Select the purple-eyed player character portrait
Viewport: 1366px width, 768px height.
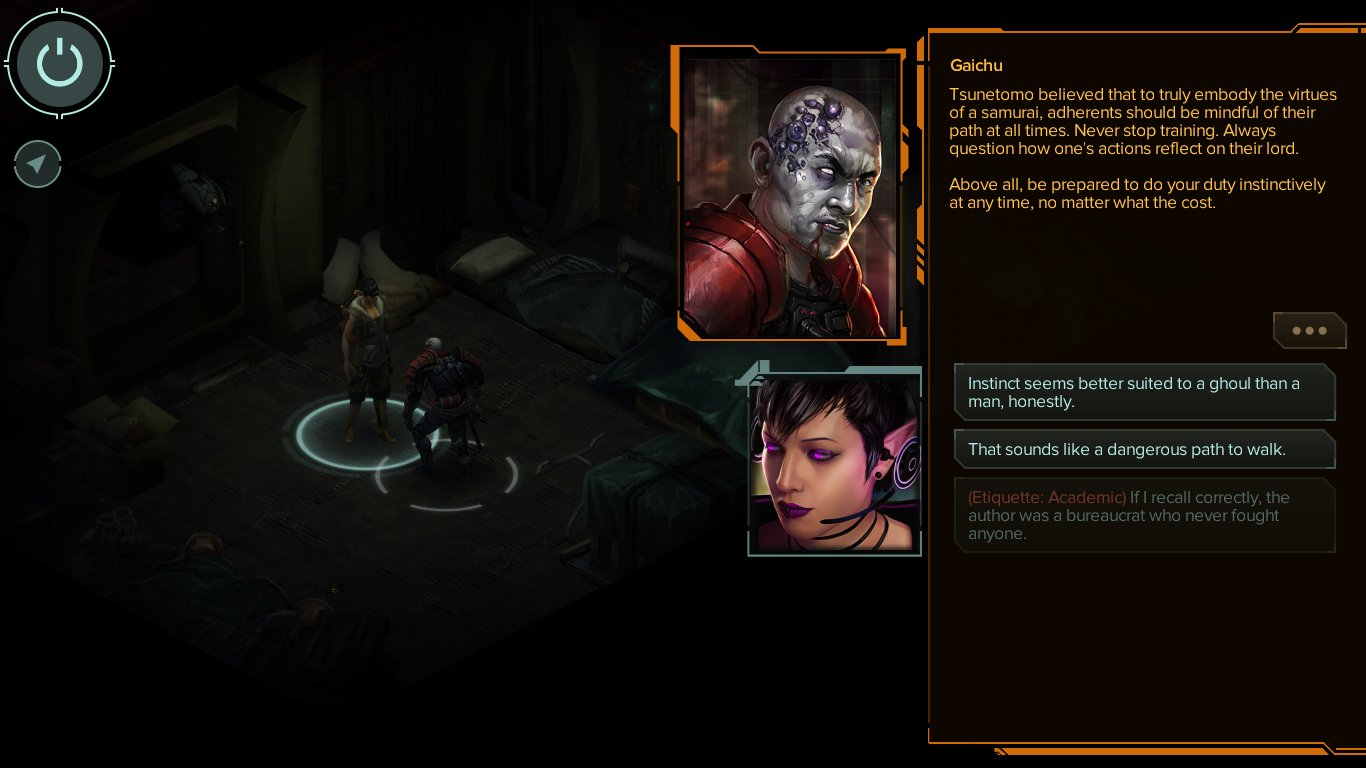point(834,464)
